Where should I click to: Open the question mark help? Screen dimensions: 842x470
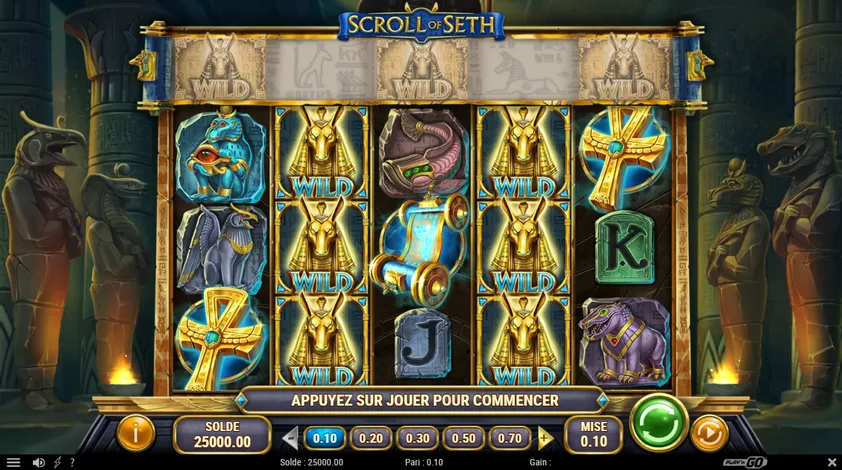(72, 462)
